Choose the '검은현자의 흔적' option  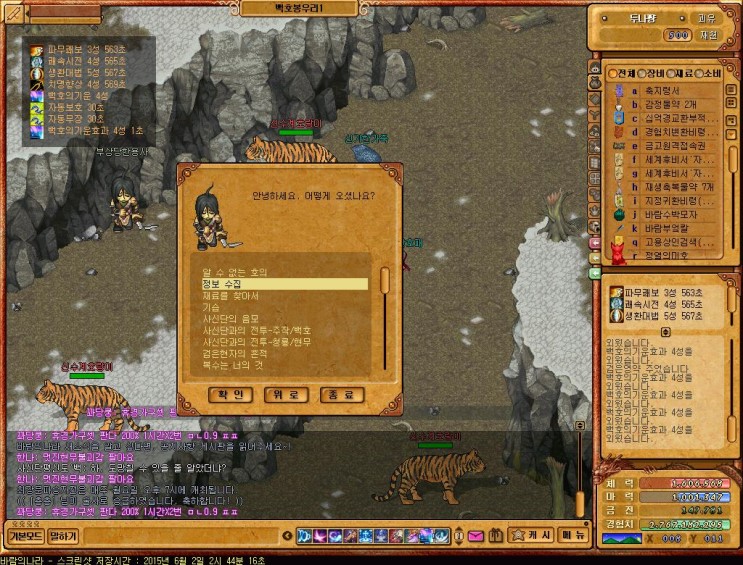tap(236, 354)
